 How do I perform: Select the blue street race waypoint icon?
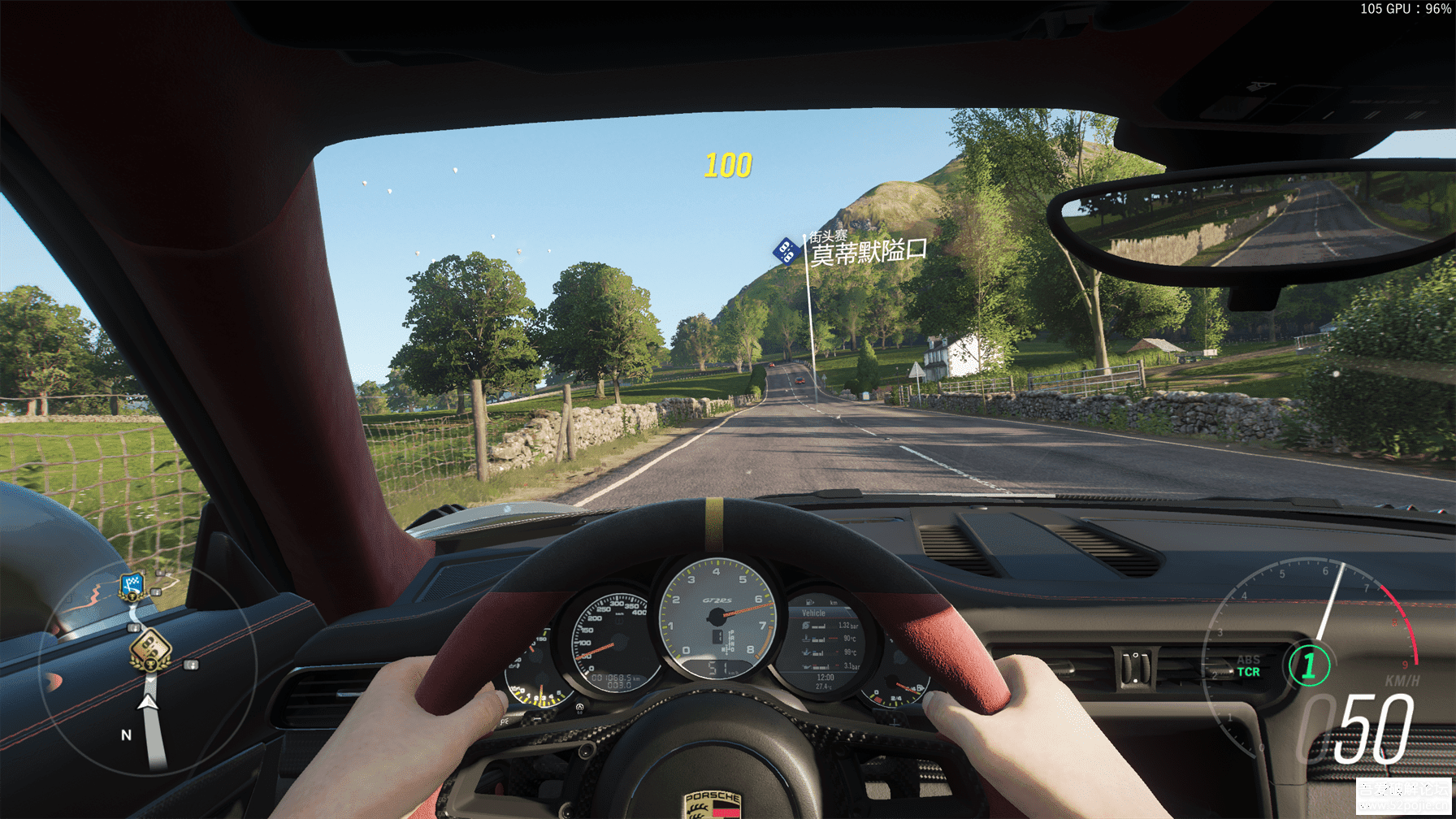786,251
